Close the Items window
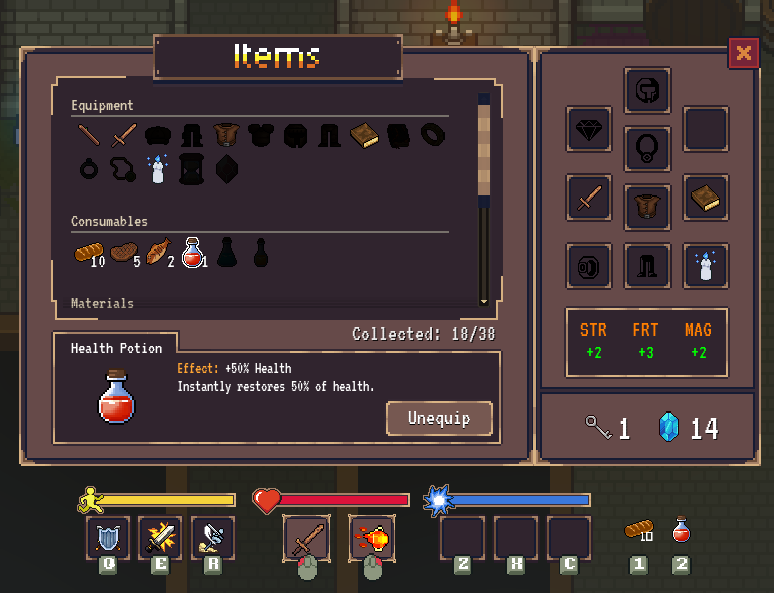Screen dimensions: 774x593 pyautogui.click(x=743, y=53)
